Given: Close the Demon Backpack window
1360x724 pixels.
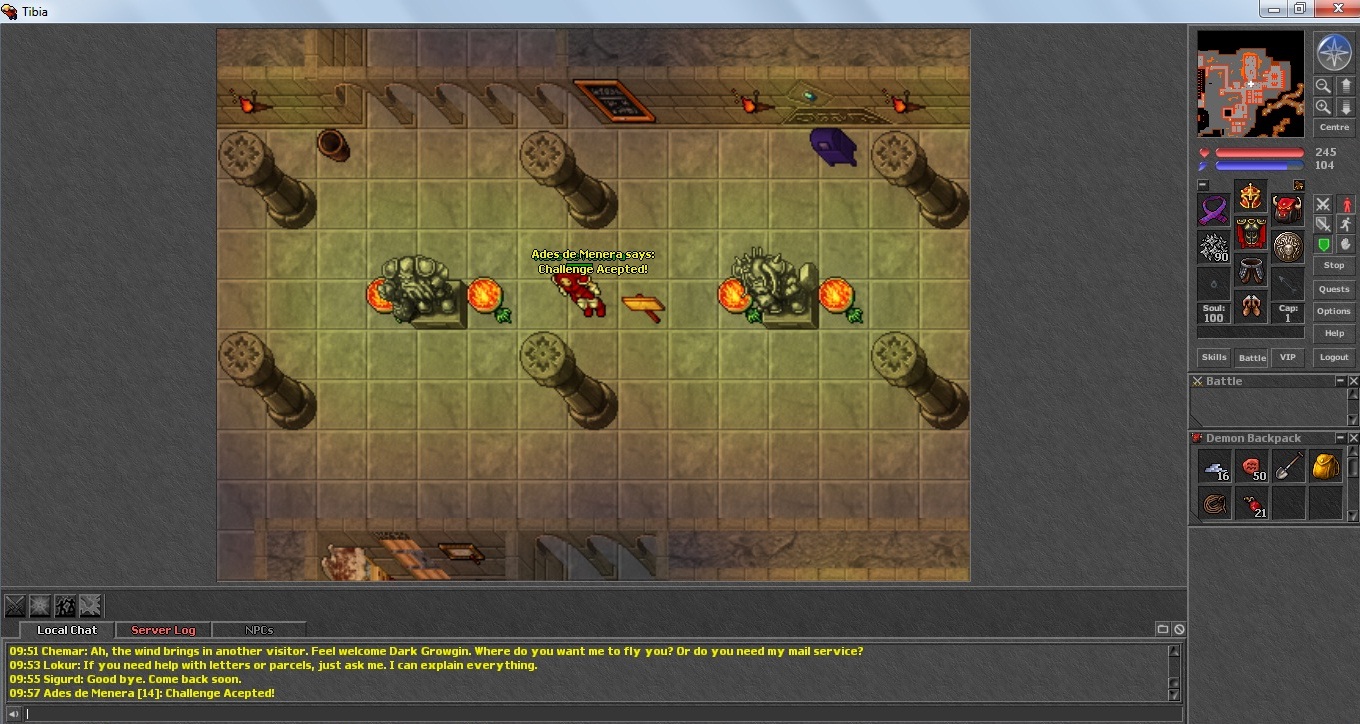Looking at the screenshot, I should point(1354,438).
